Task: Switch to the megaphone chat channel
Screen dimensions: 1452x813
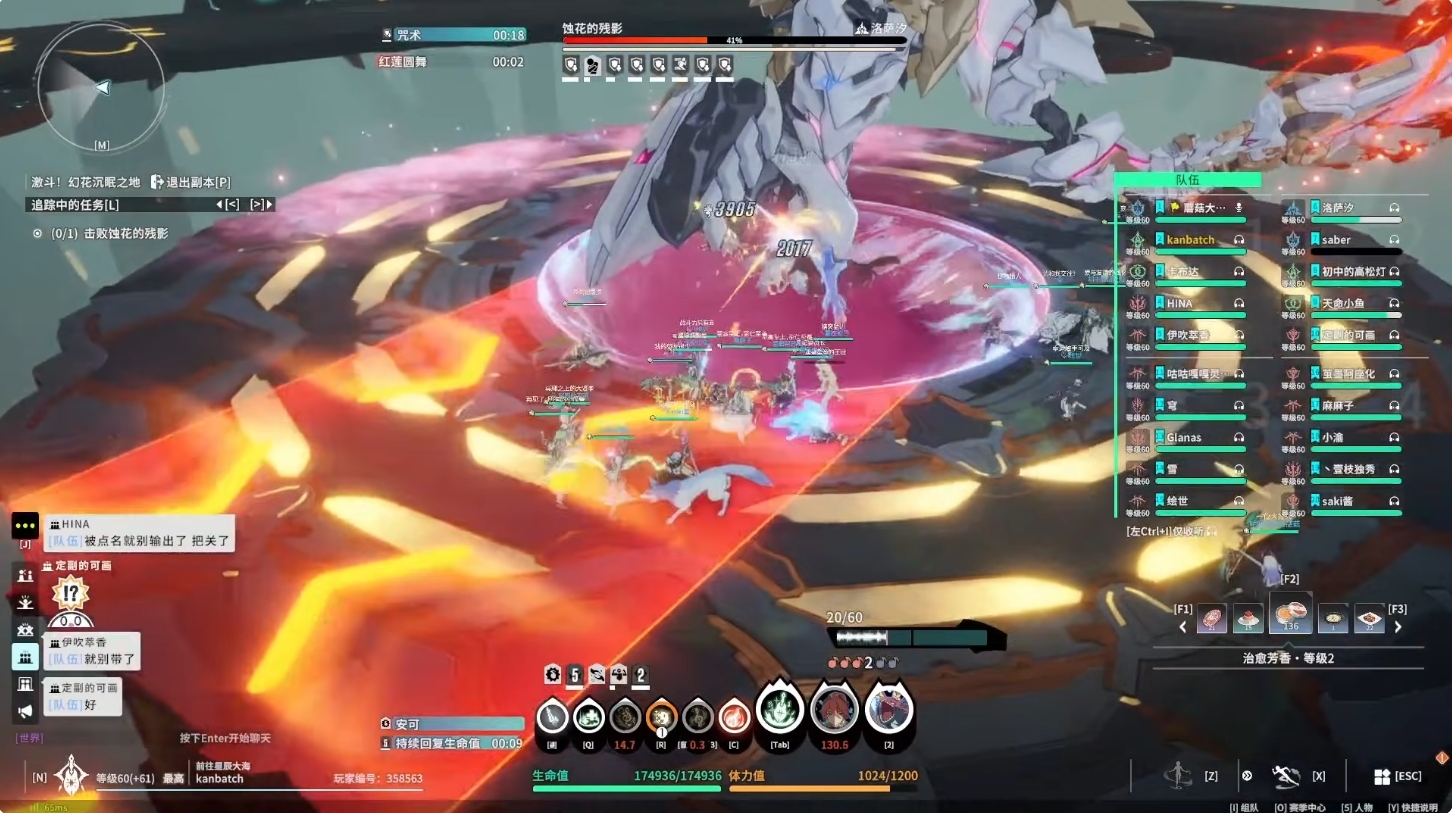Action: pyautogui.click(x=25, y=711)
